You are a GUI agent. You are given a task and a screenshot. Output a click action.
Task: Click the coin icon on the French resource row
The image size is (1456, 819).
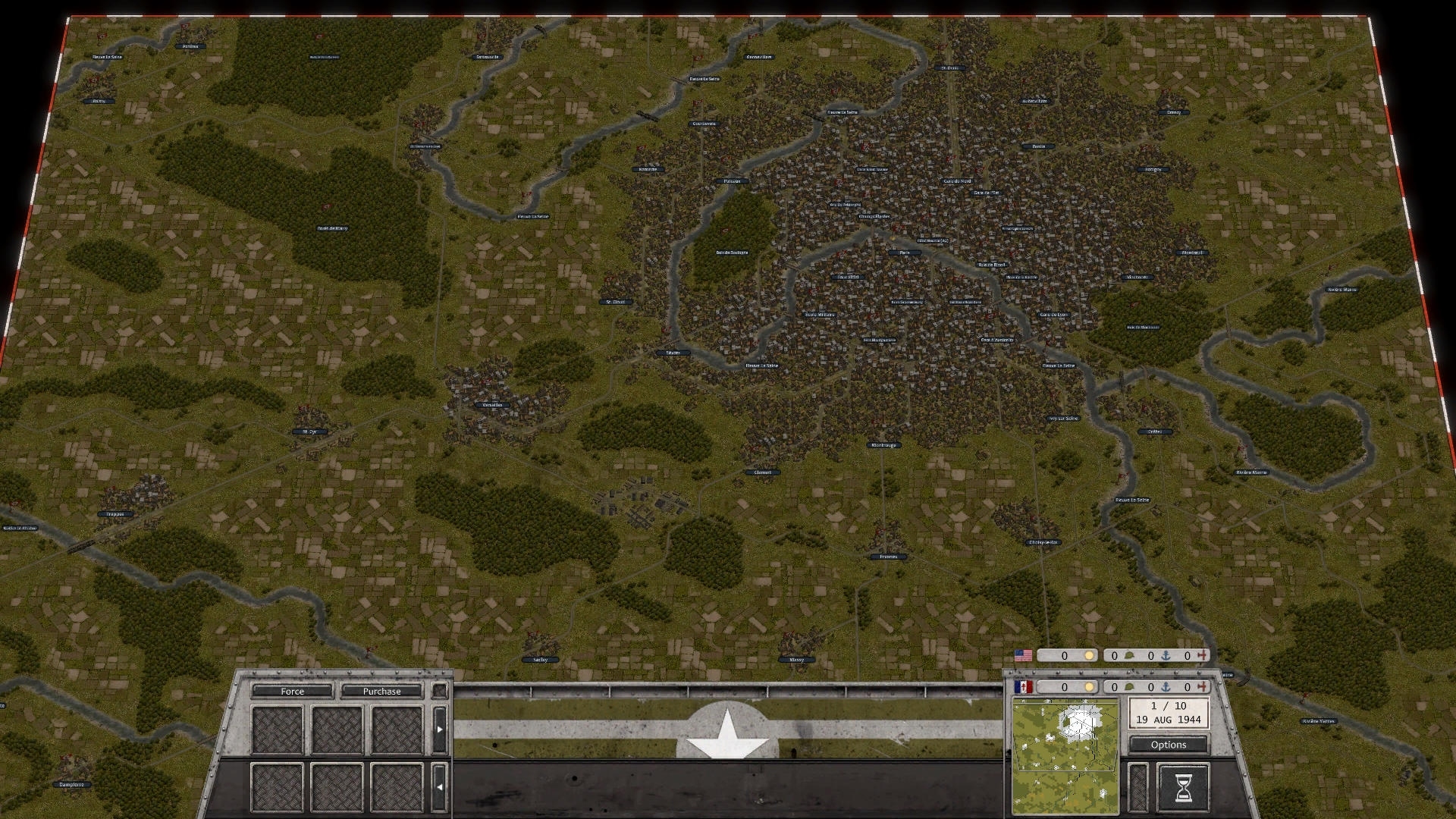pyautogui.click(x=1090, y=686)
